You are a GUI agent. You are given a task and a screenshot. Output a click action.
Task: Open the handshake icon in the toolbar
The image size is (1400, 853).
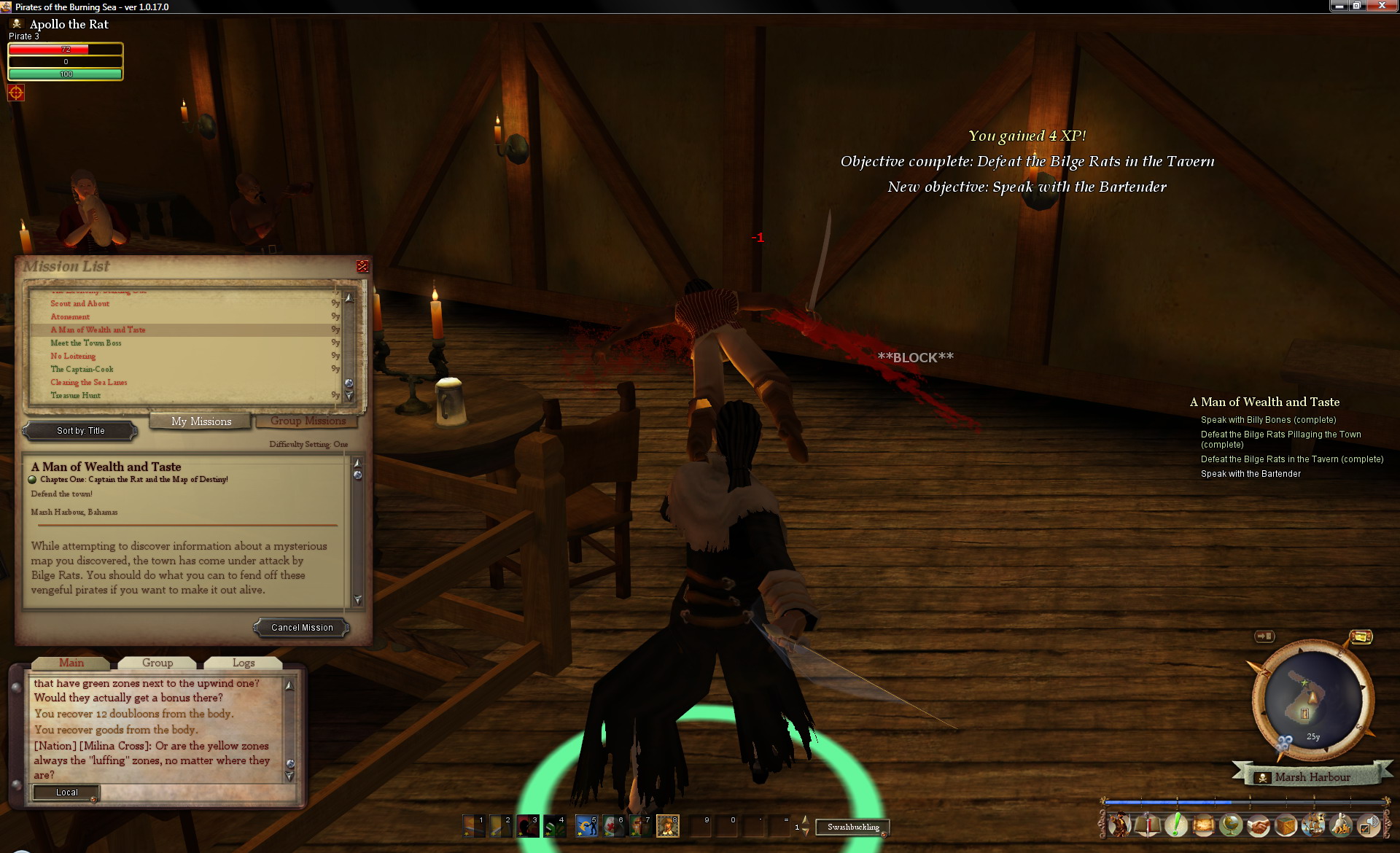click(1259, 825)
